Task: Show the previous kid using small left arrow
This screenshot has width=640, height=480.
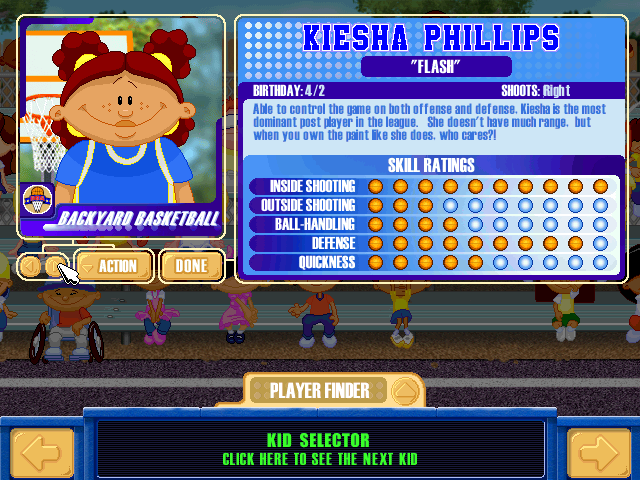Action: (31, 267)
